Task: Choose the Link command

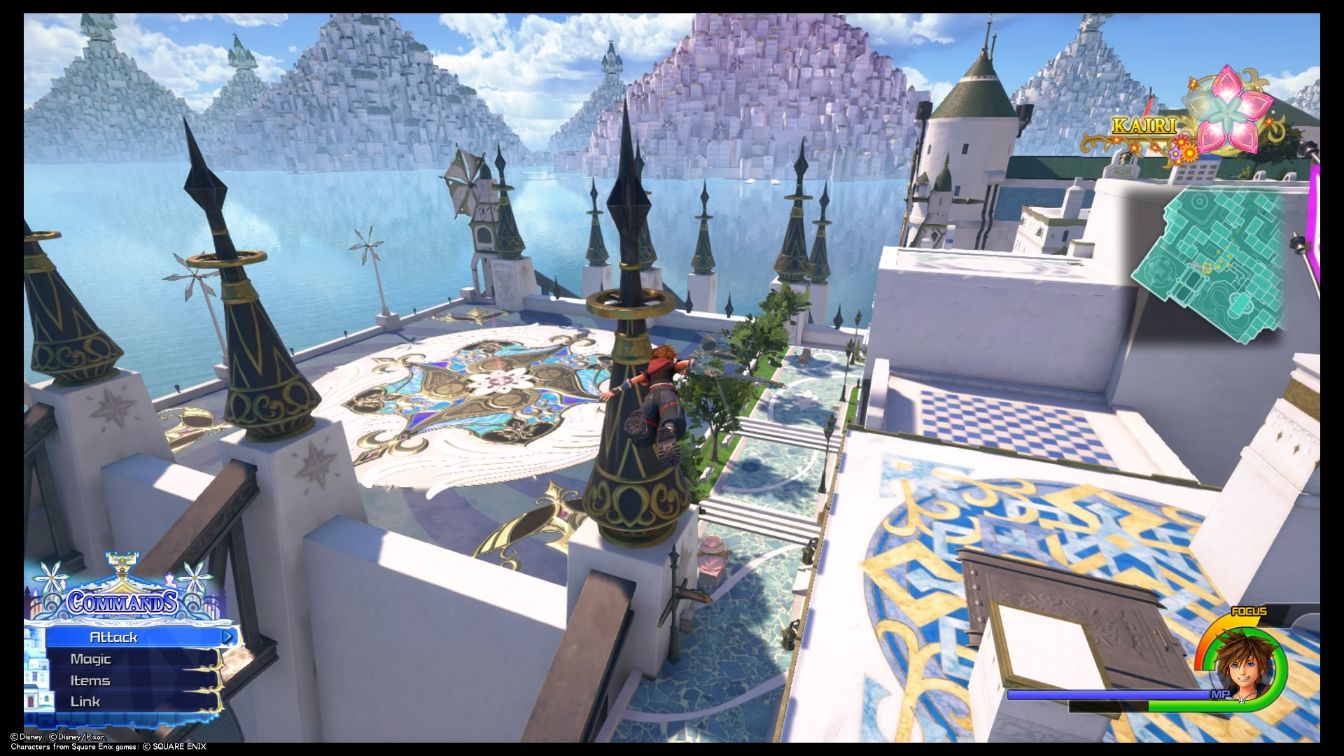Action: coord(85,700)
